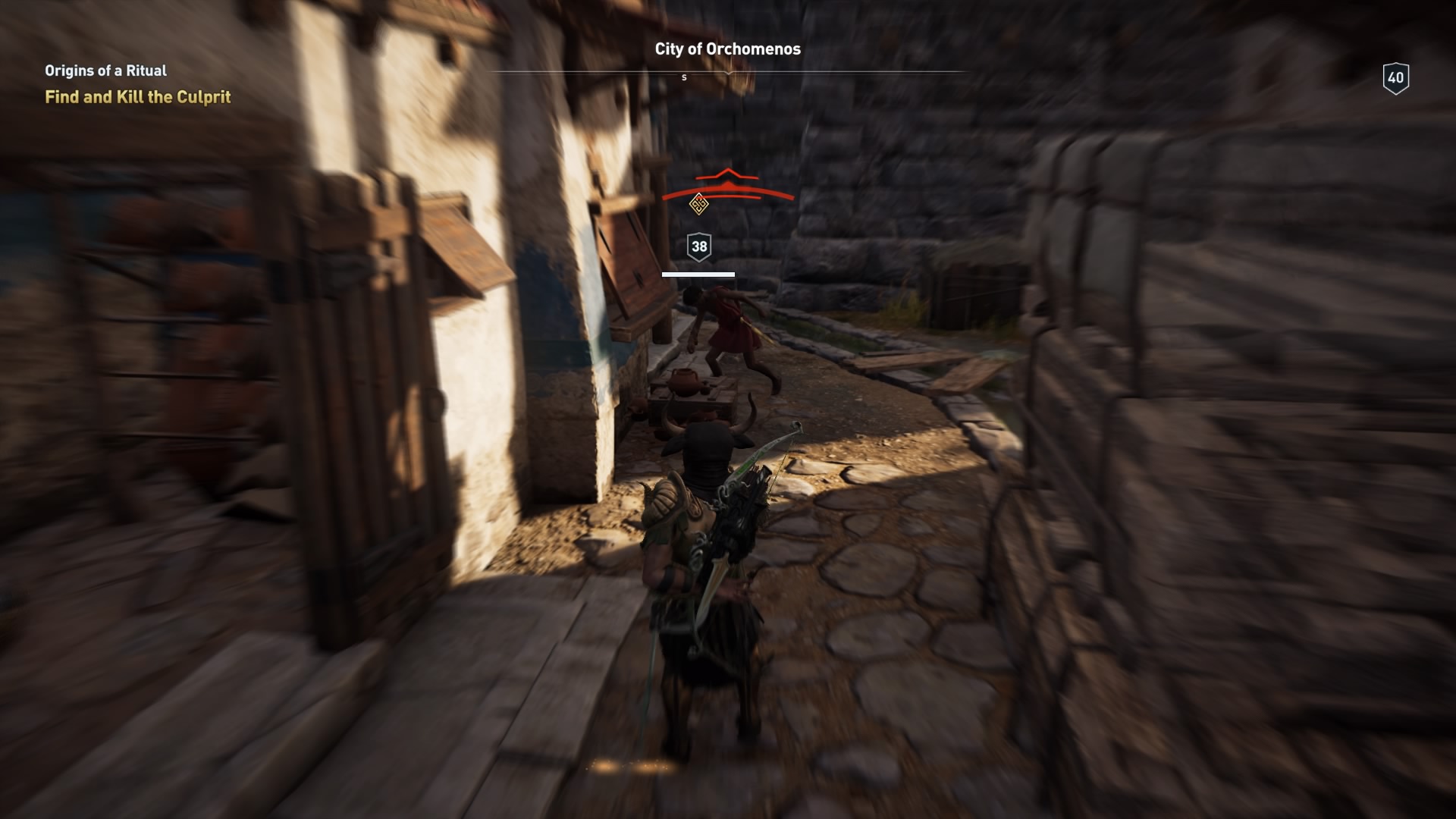
Task: Toggle the enemy health bar display
Action: [x=698, y=275]
